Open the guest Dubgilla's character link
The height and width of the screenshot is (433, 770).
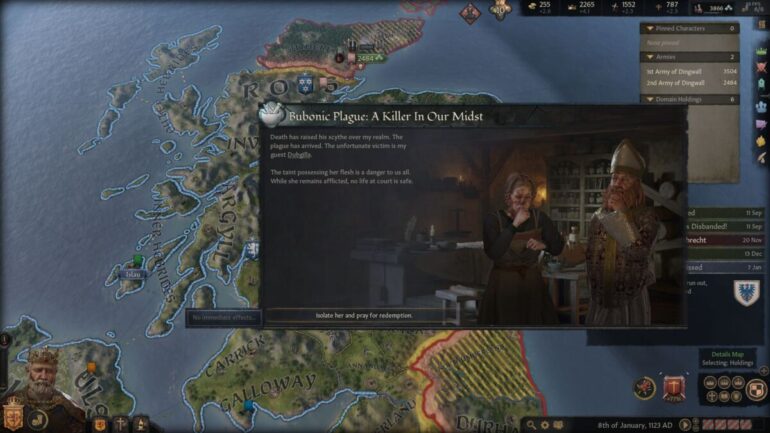299,155
